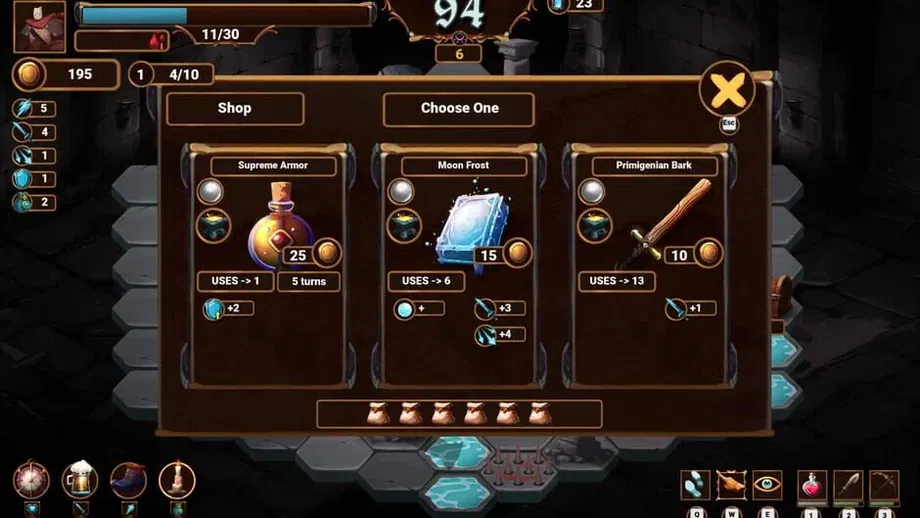This screenshot has height=518, width=920.
Task: Activate the footsteps movement ability
Action: (x=696, y=484)
